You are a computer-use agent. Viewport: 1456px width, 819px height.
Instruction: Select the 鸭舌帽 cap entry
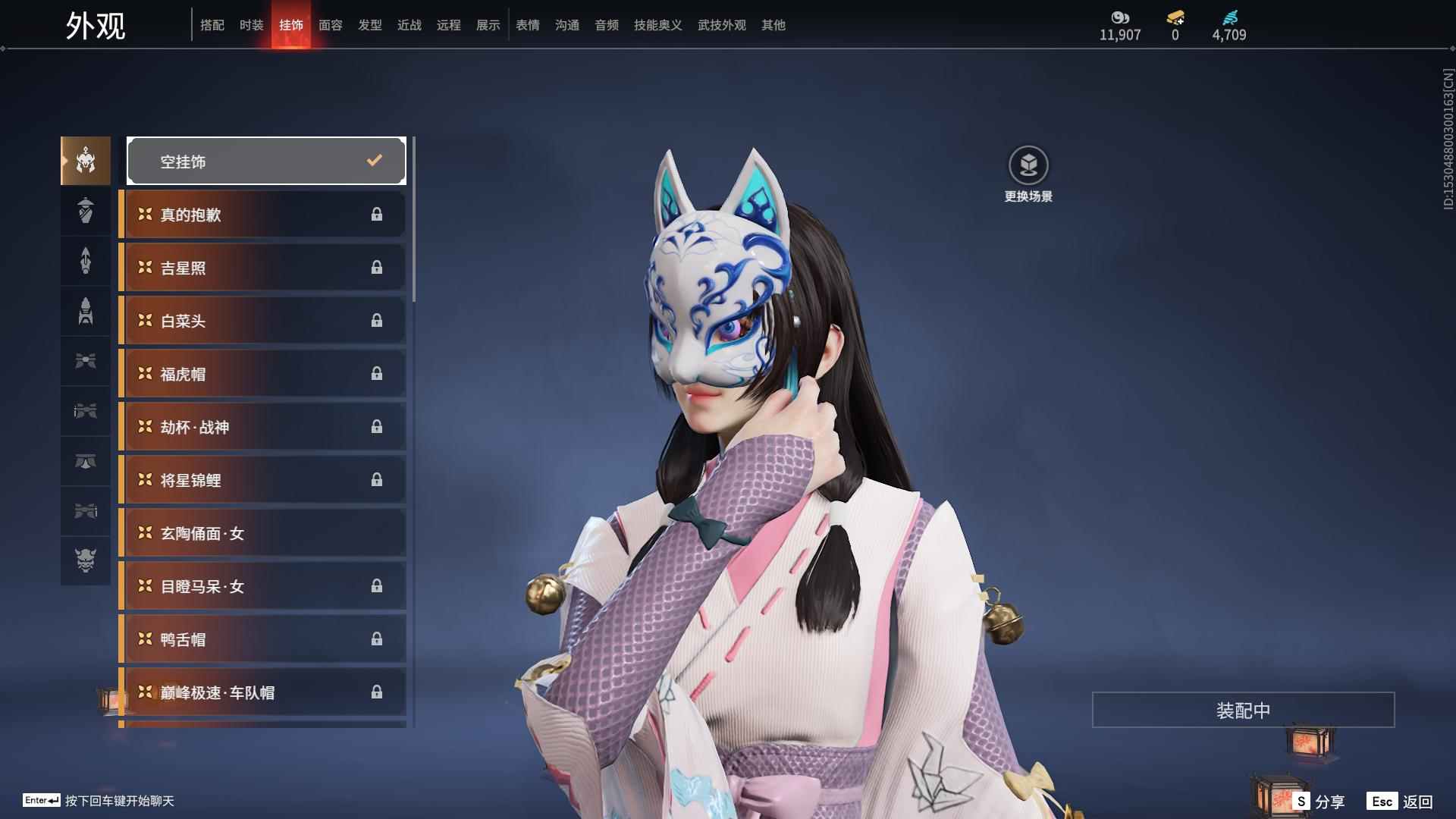click(x=263, y=639)
